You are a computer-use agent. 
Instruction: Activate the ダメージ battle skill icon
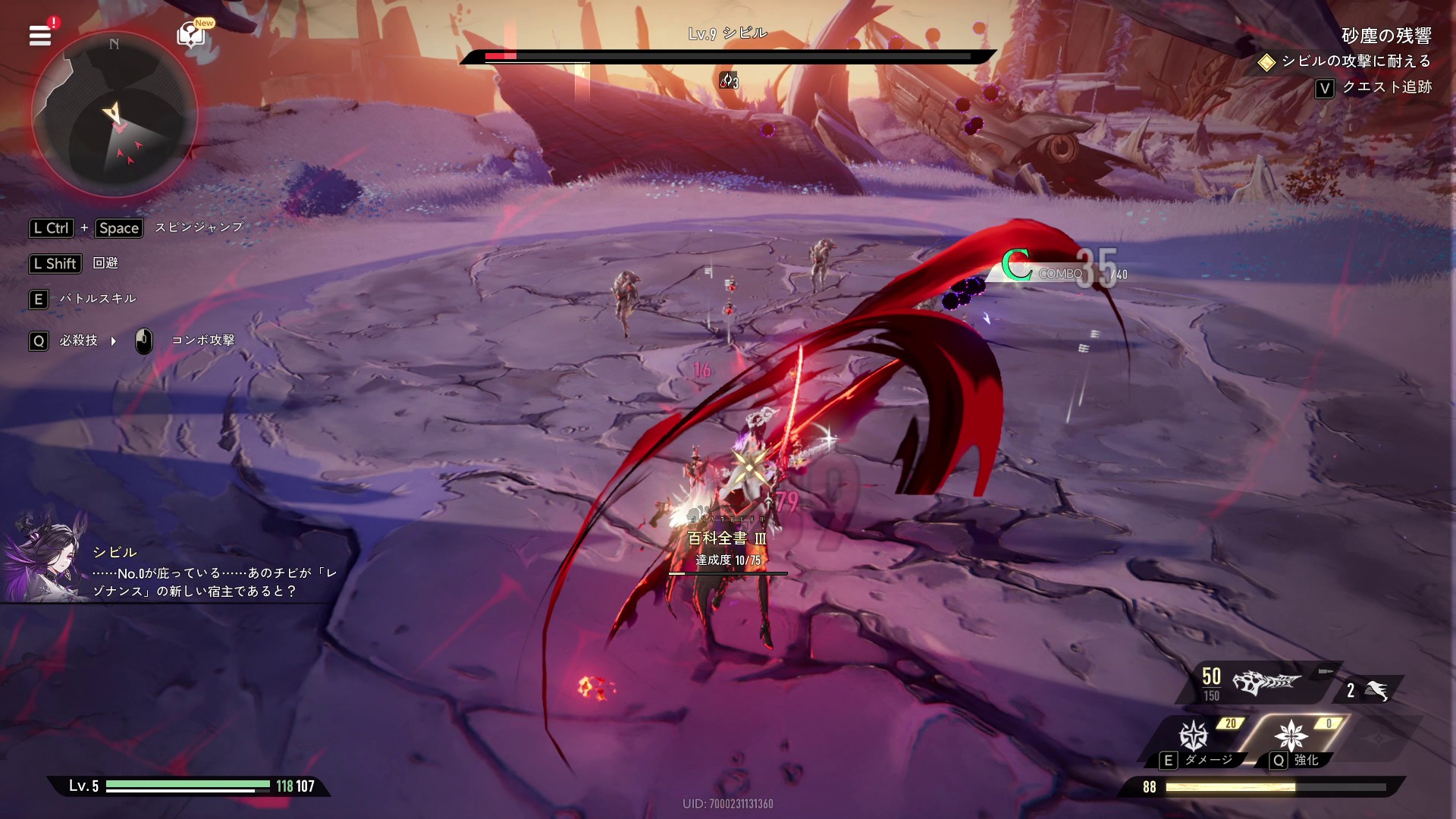[1194, 736]
